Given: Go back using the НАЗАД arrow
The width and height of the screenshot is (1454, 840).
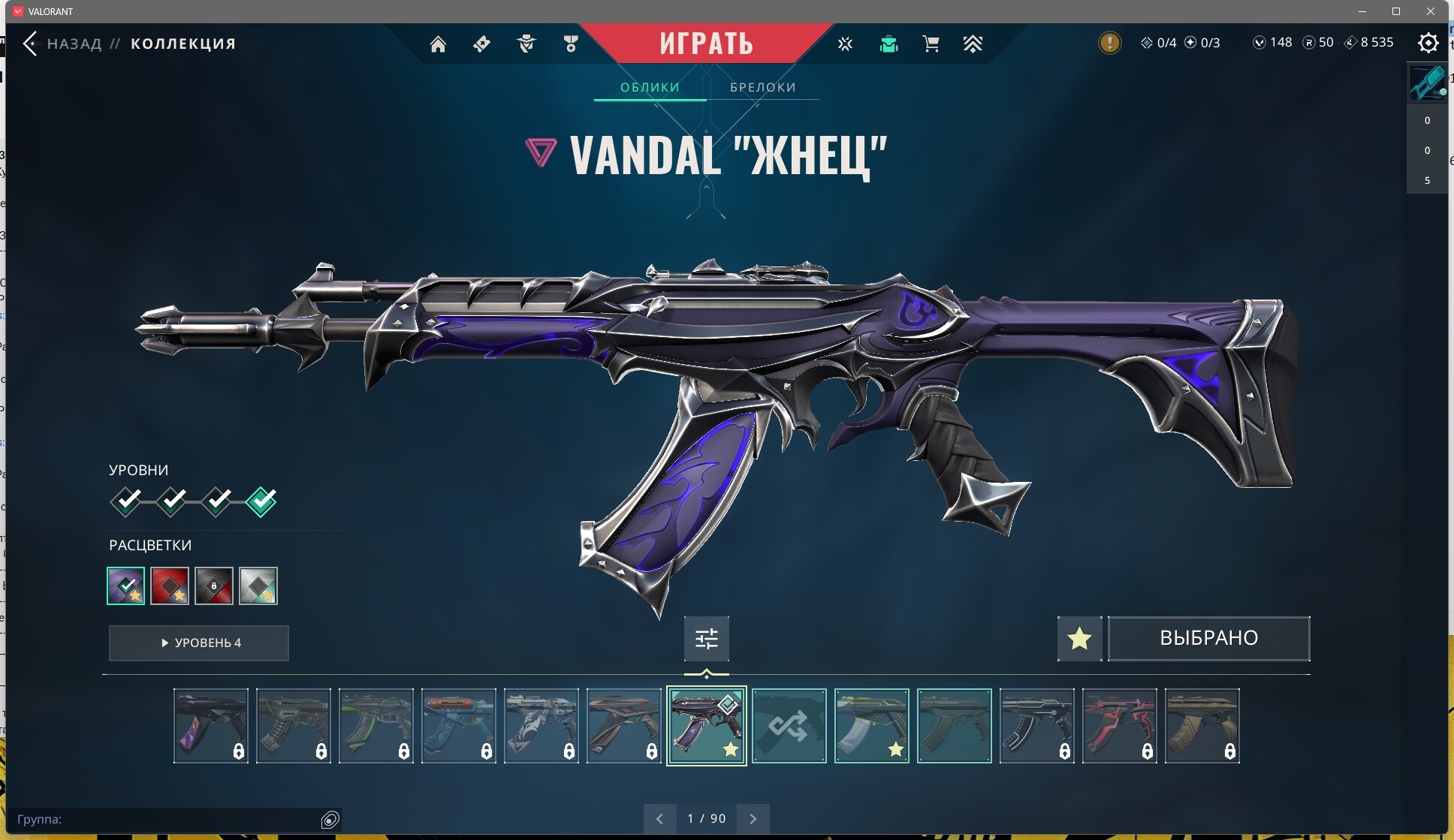Looking at the screenshot, I should pos(31,44).
